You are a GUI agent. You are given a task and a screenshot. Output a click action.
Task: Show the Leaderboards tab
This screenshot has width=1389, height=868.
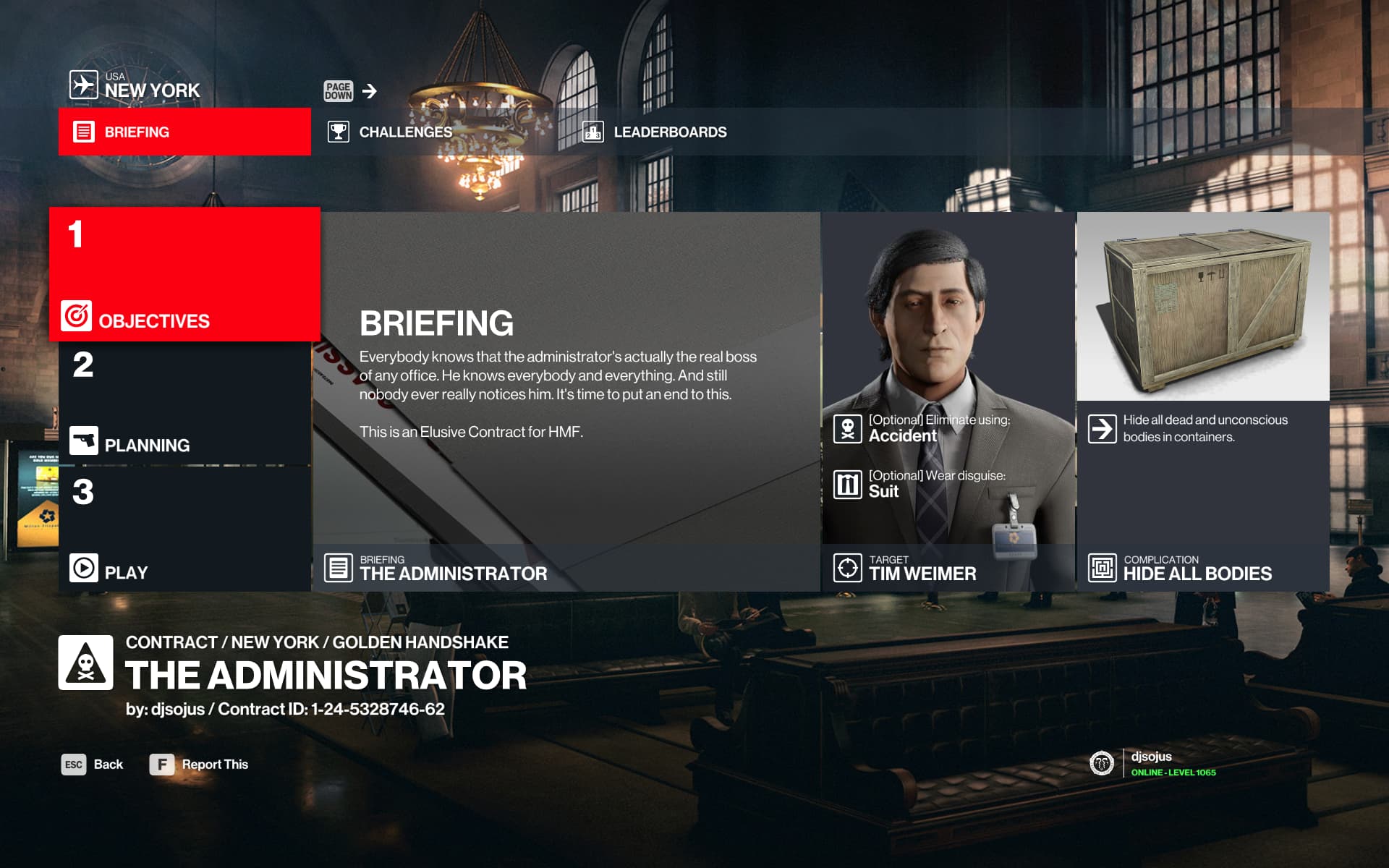click(x=669, y=132)
